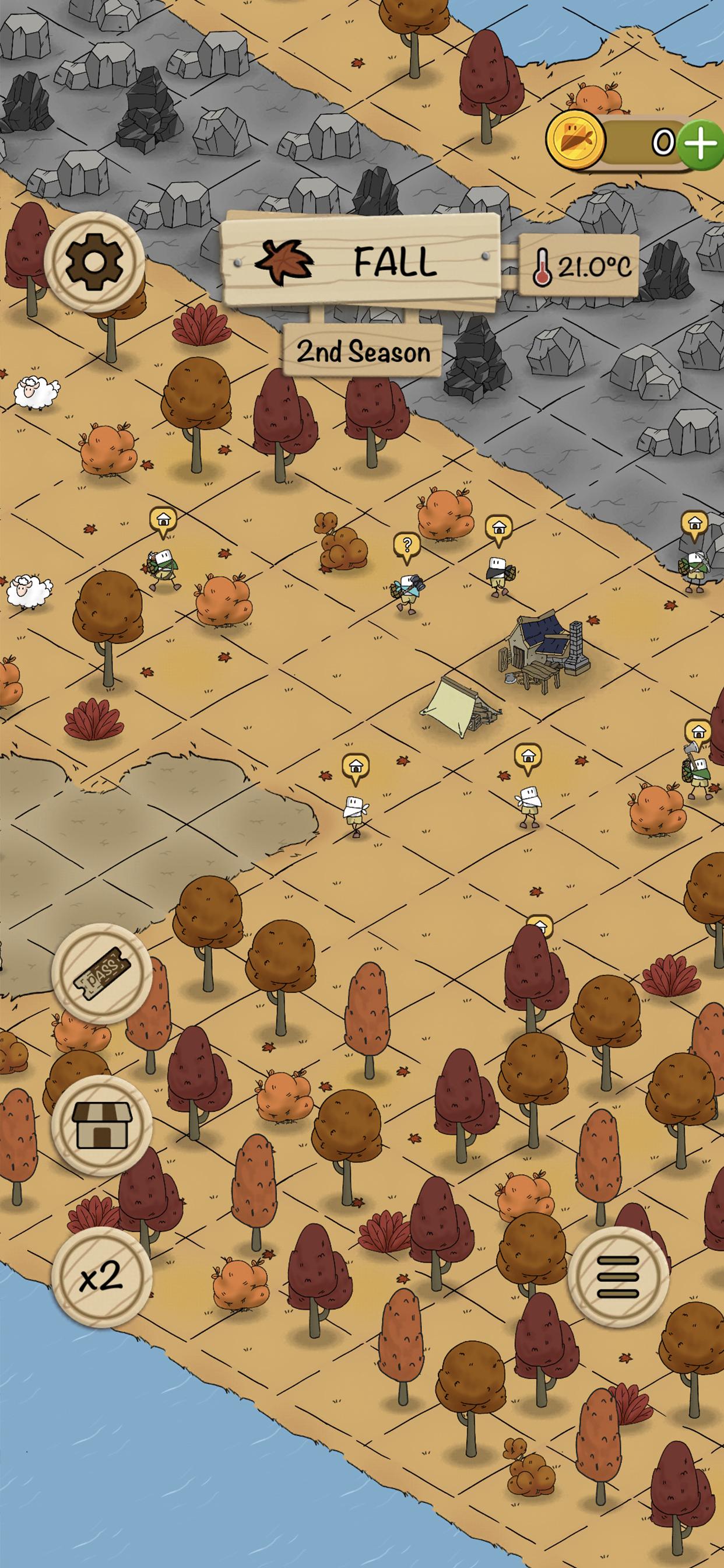Toggle the x2 speed button
This screenshot has width=724, height=1568.
point(101,1276)
